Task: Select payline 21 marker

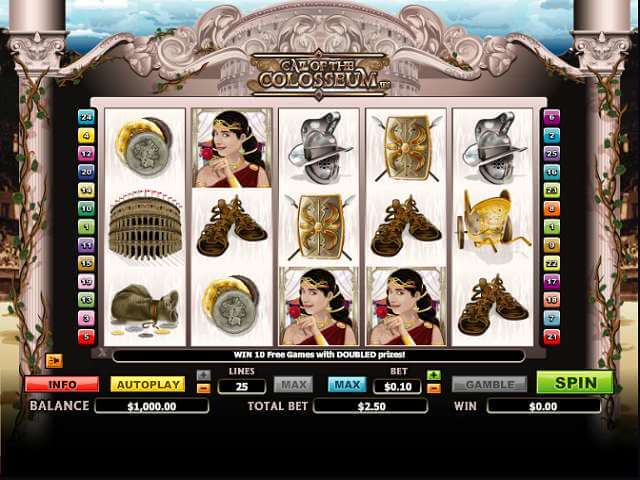Action: (x=551, y=337)
